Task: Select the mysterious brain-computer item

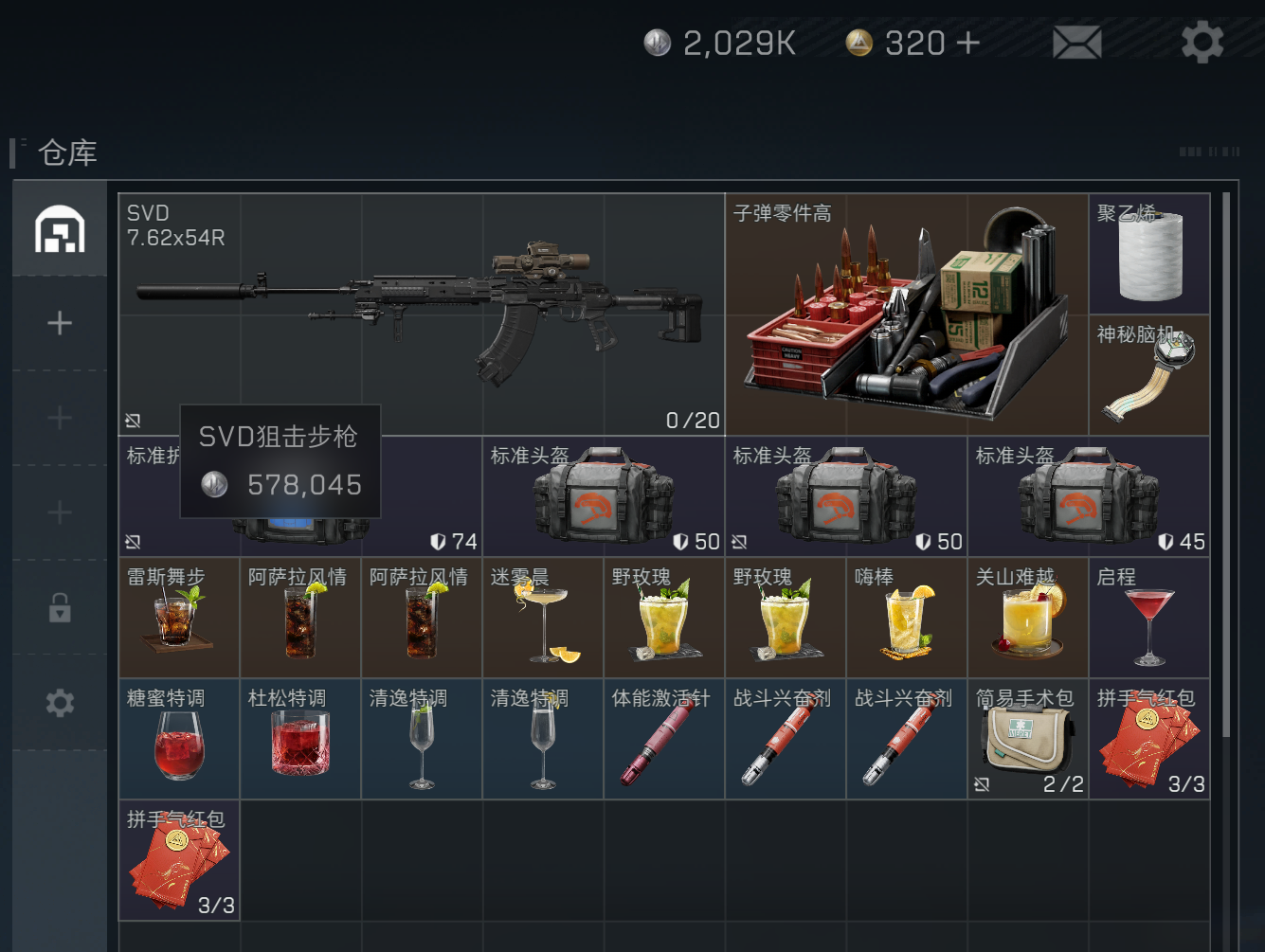Action: (x=1149, y=375)
